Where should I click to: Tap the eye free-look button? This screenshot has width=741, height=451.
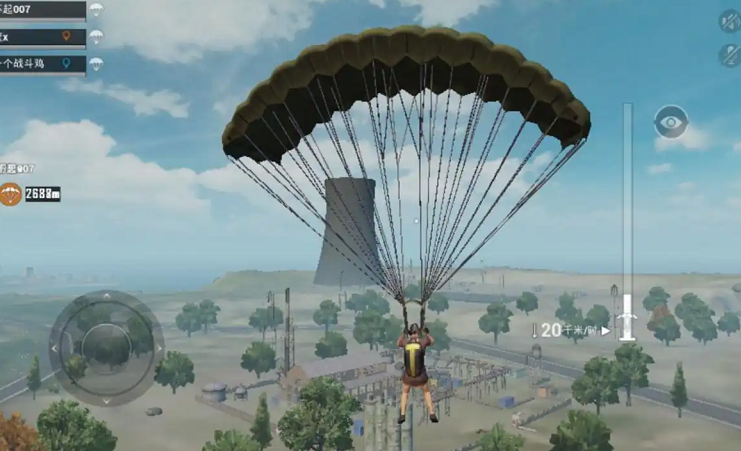(671, 123)
